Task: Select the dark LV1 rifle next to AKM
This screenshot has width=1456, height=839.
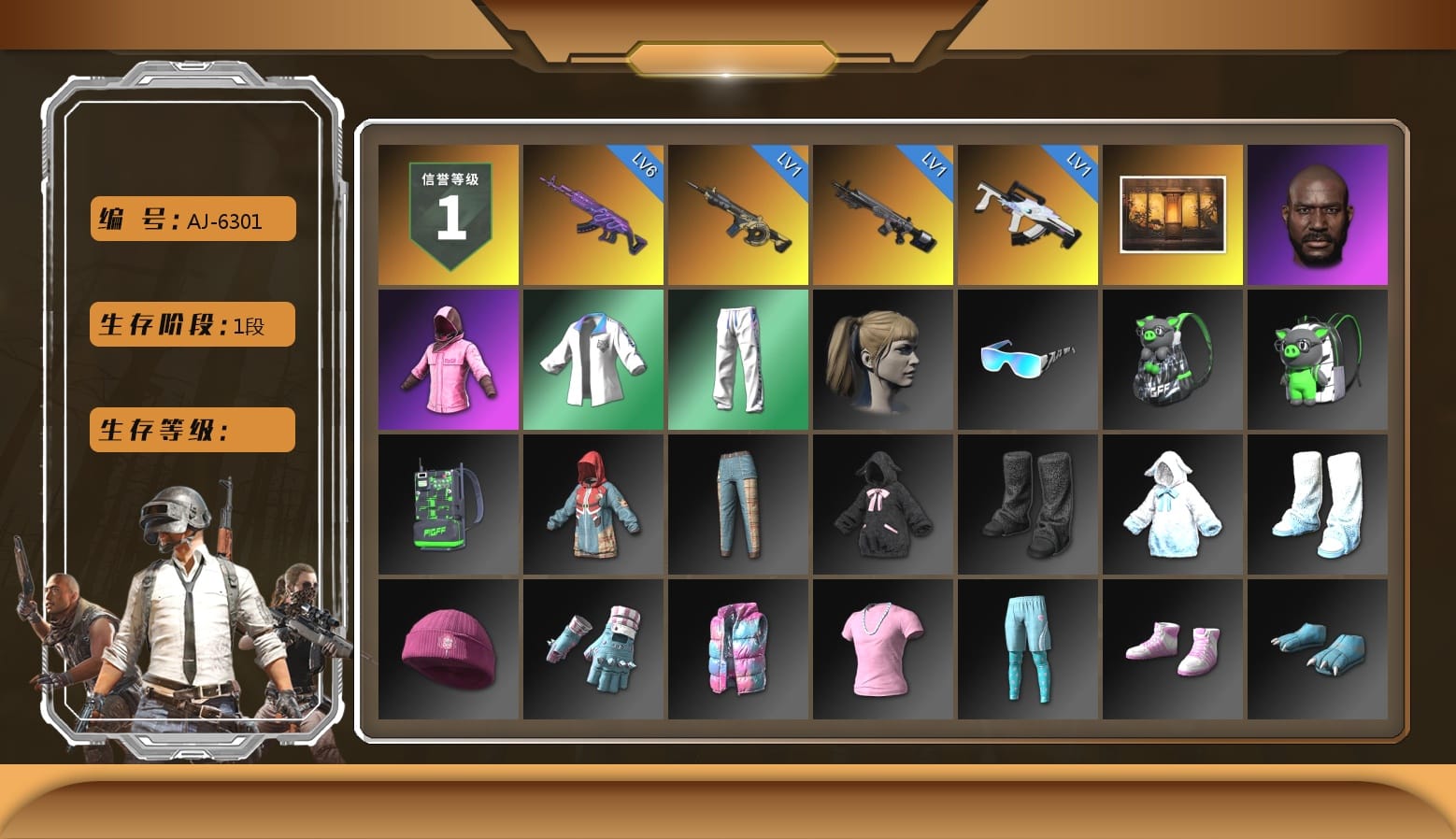Action: click(737, 213)
